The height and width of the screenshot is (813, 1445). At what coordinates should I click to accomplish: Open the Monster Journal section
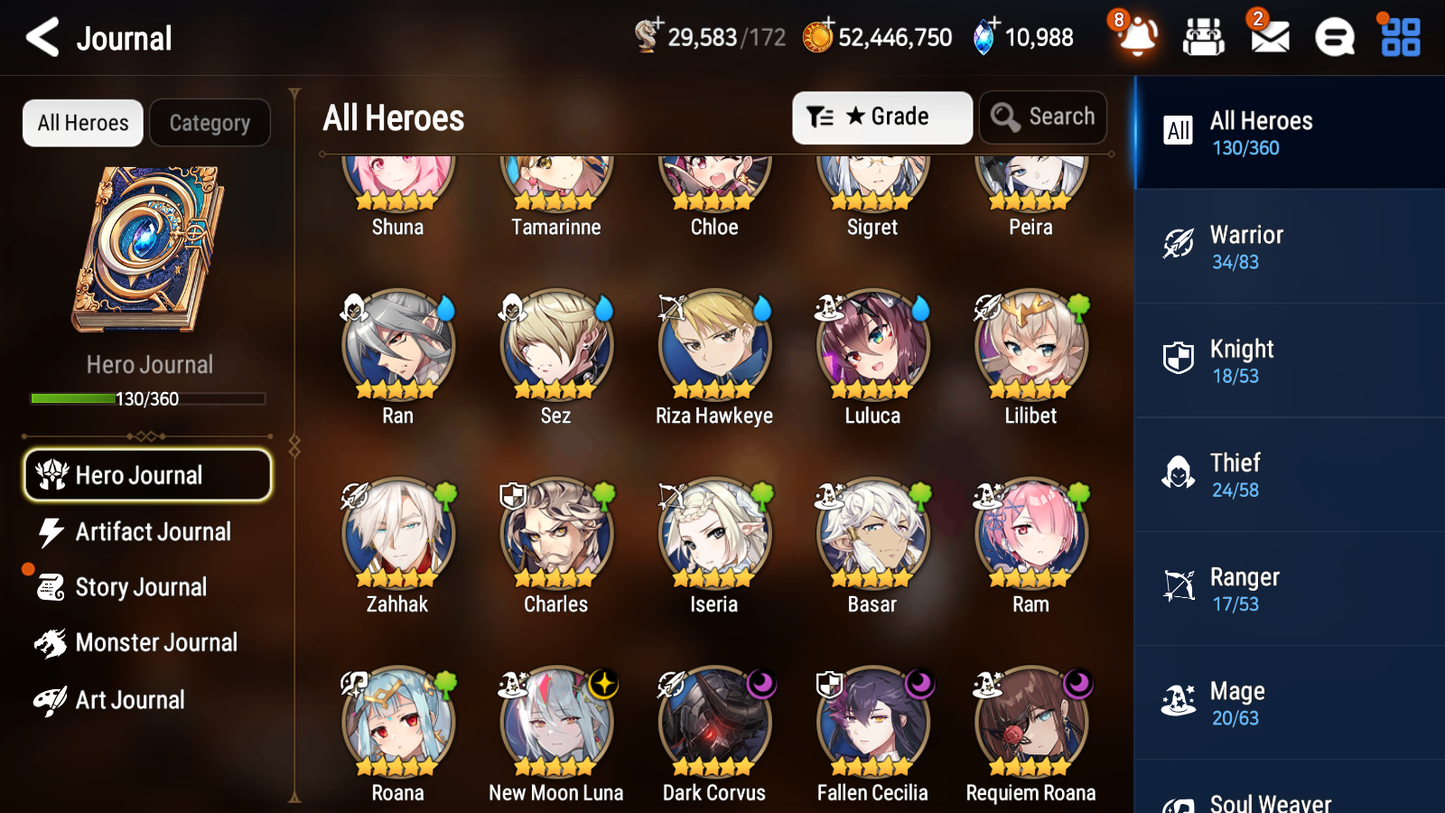(156, 642)
